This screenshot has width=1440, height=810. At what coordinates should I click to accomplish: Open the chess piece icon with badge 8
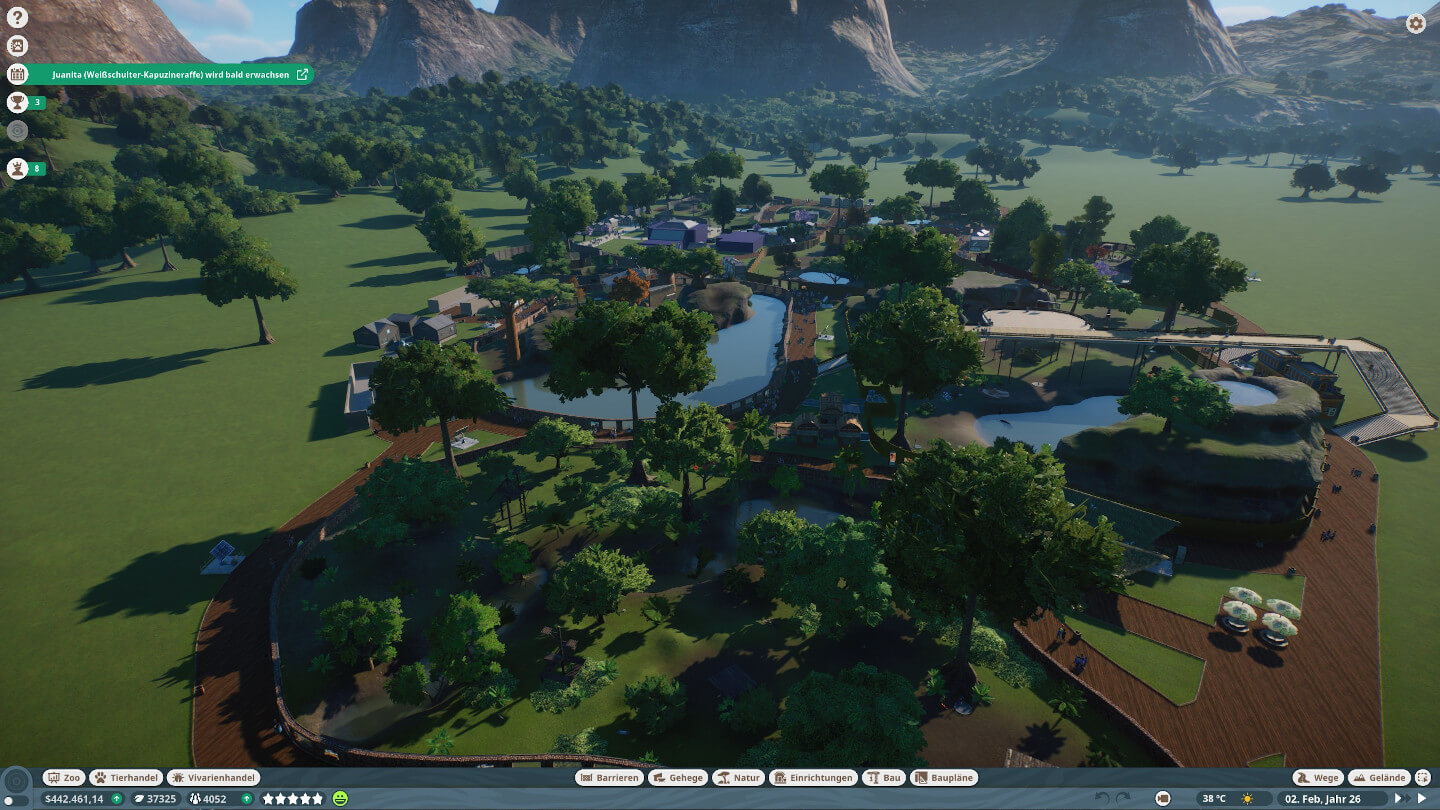pyautogui.click(x=17, y=168)
